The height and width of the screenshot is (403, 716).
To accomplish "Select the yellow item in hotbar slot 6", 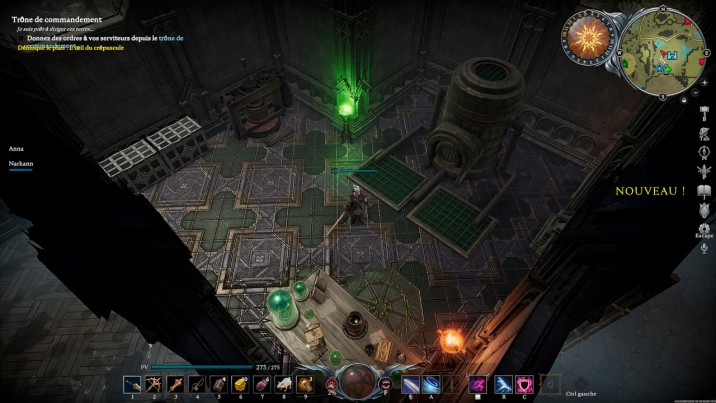I will [x=239, y=384].
